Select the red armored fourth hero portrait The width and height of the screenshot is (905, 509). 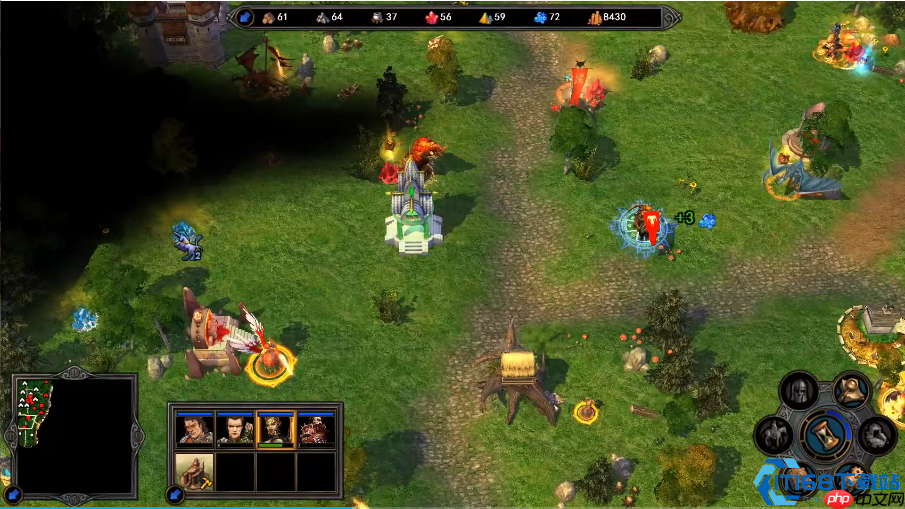coord(316,430)
